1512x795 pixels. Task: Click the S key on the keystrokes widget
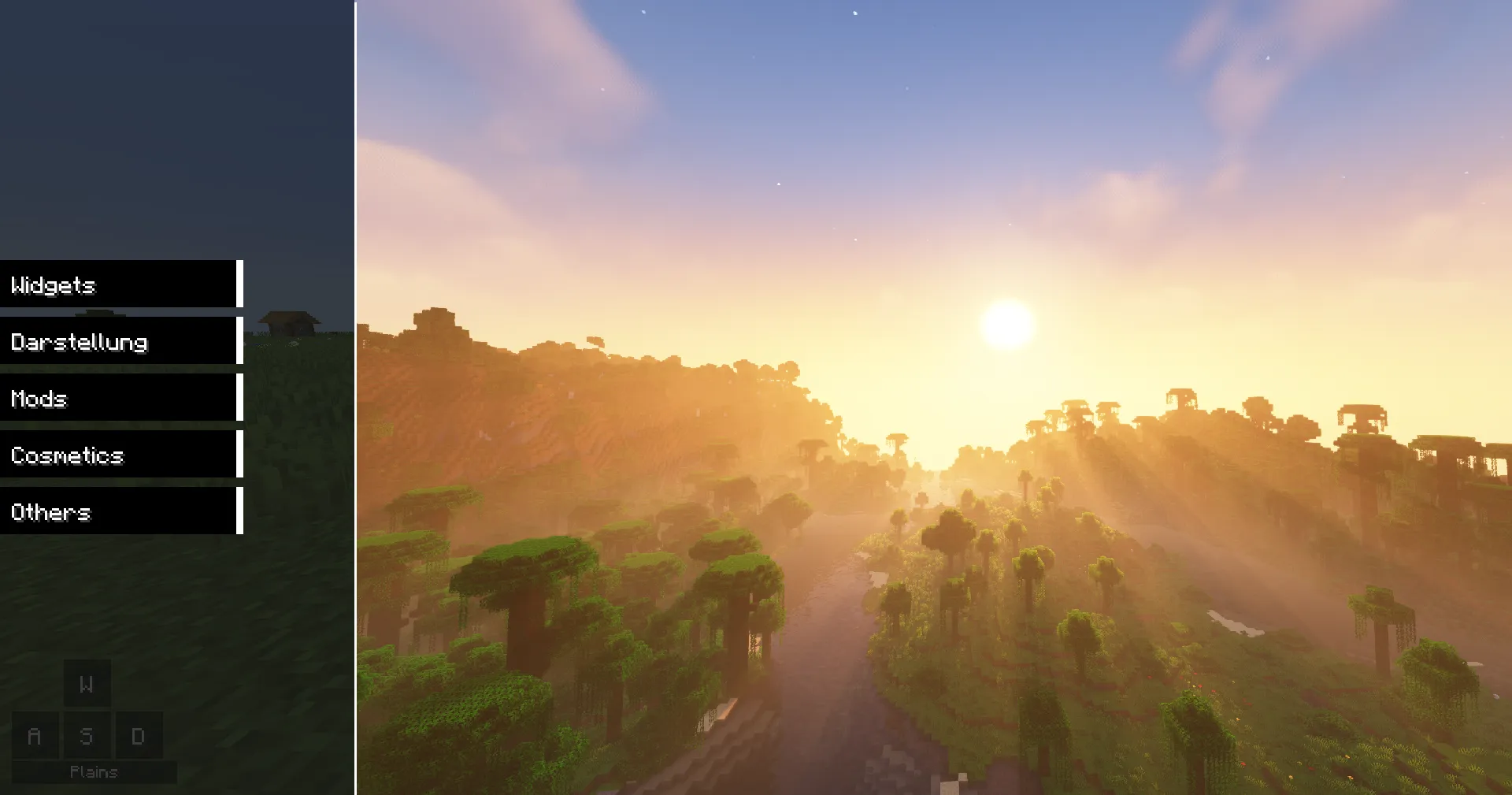[x=87, y=736]
